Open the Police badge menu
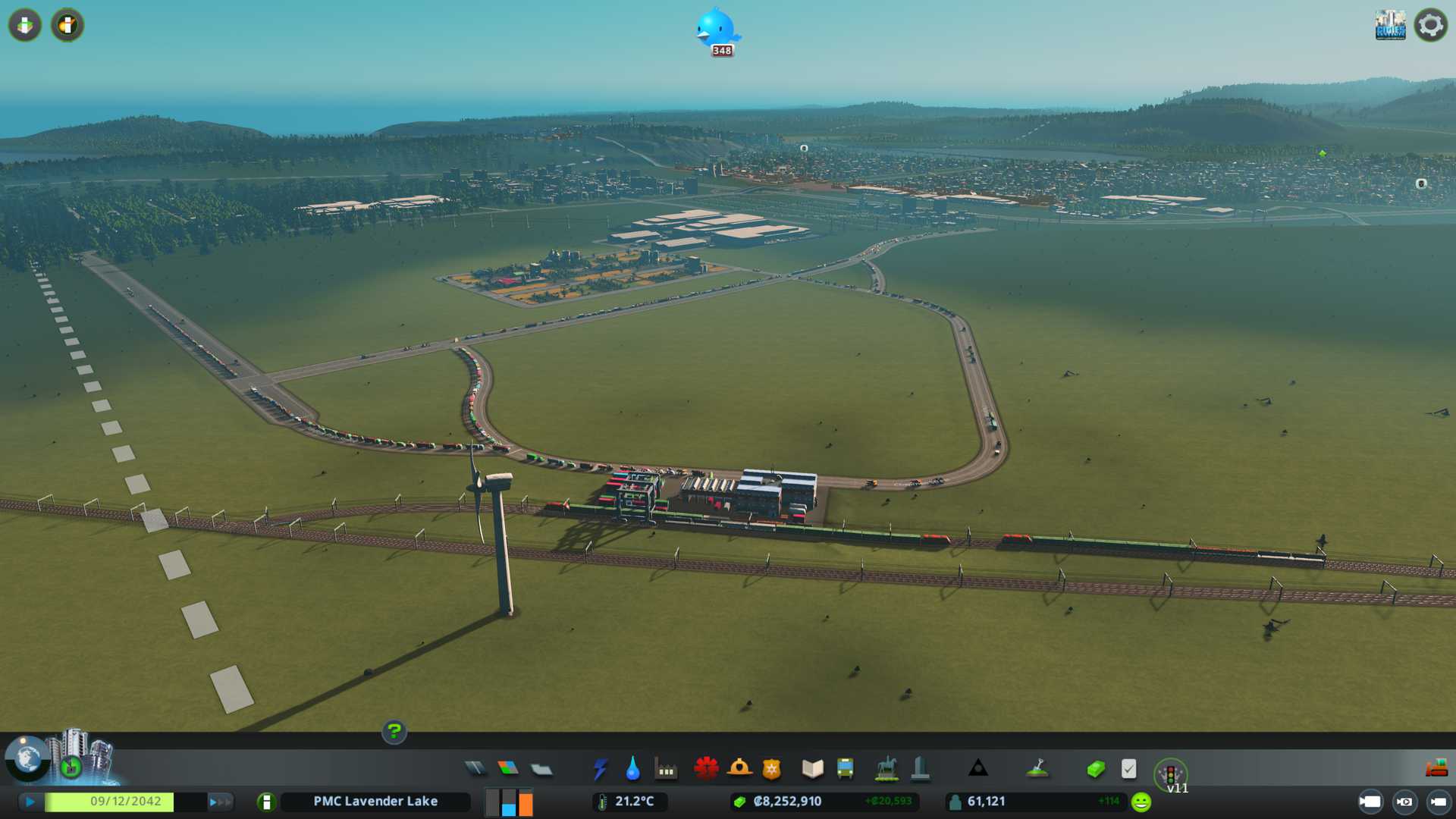 click(x=772, y=770)
